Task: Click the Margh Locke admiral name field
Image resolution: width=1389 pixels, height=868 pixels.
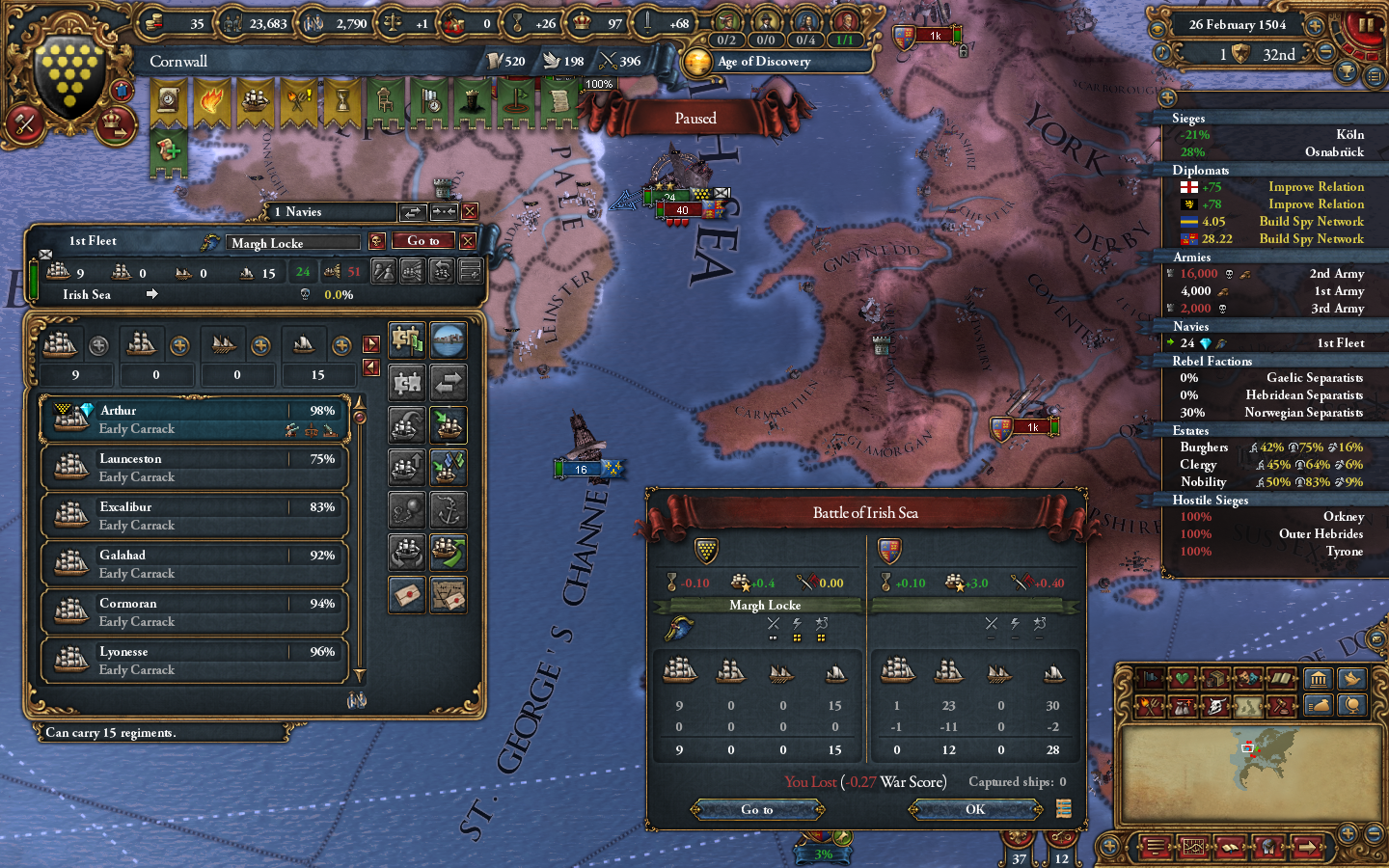Action: pos(292,242)
